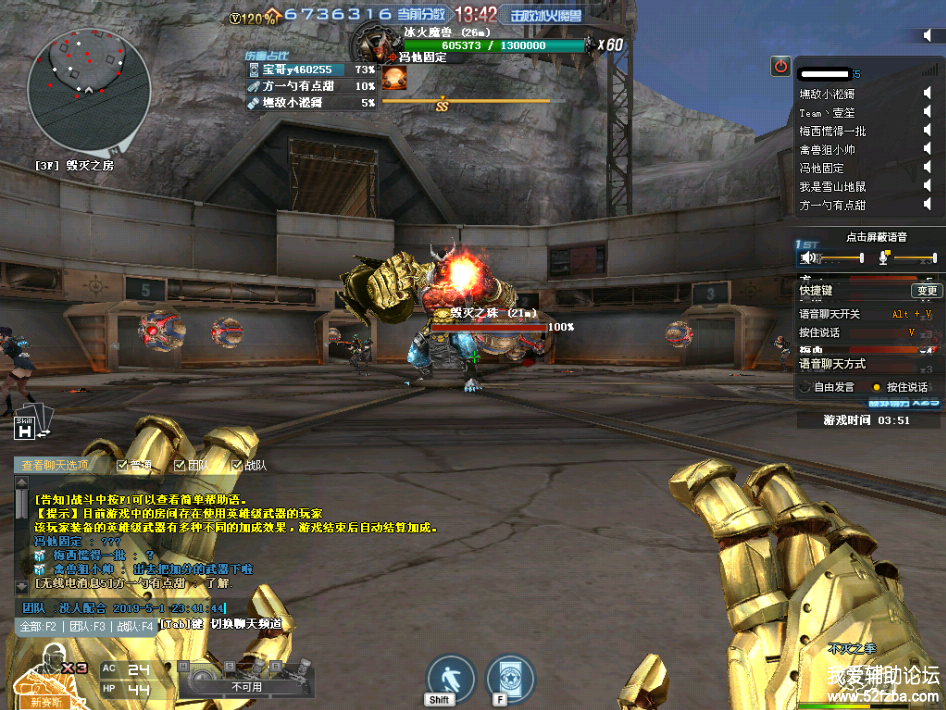Toggle the 团队 chat filter checkbox
This screenshot has width=946, height=710.
click(180, 465)
